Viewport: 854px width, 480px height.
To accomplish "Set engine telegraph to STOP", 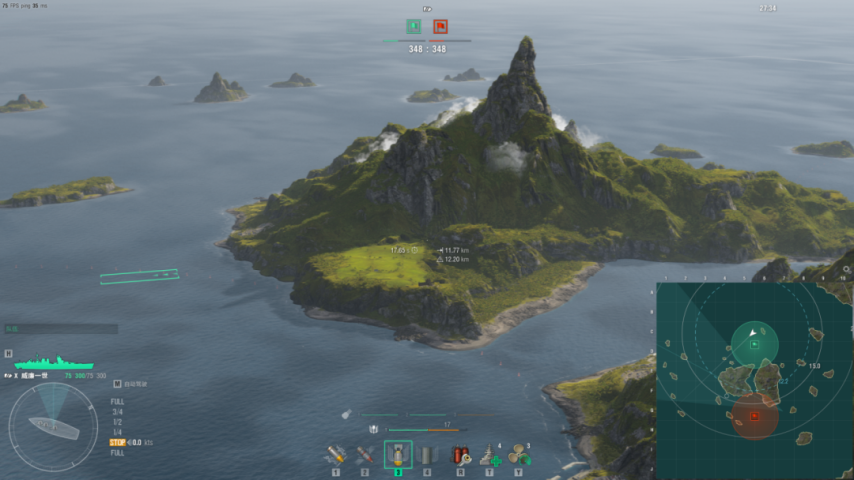I will tap(116, 442).
